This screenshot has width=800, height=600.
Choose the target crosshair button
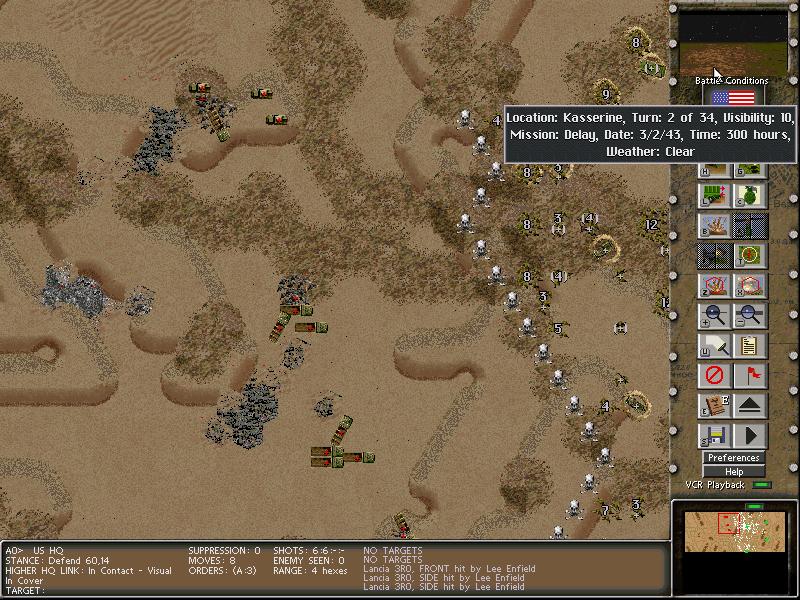pos(750,256)
